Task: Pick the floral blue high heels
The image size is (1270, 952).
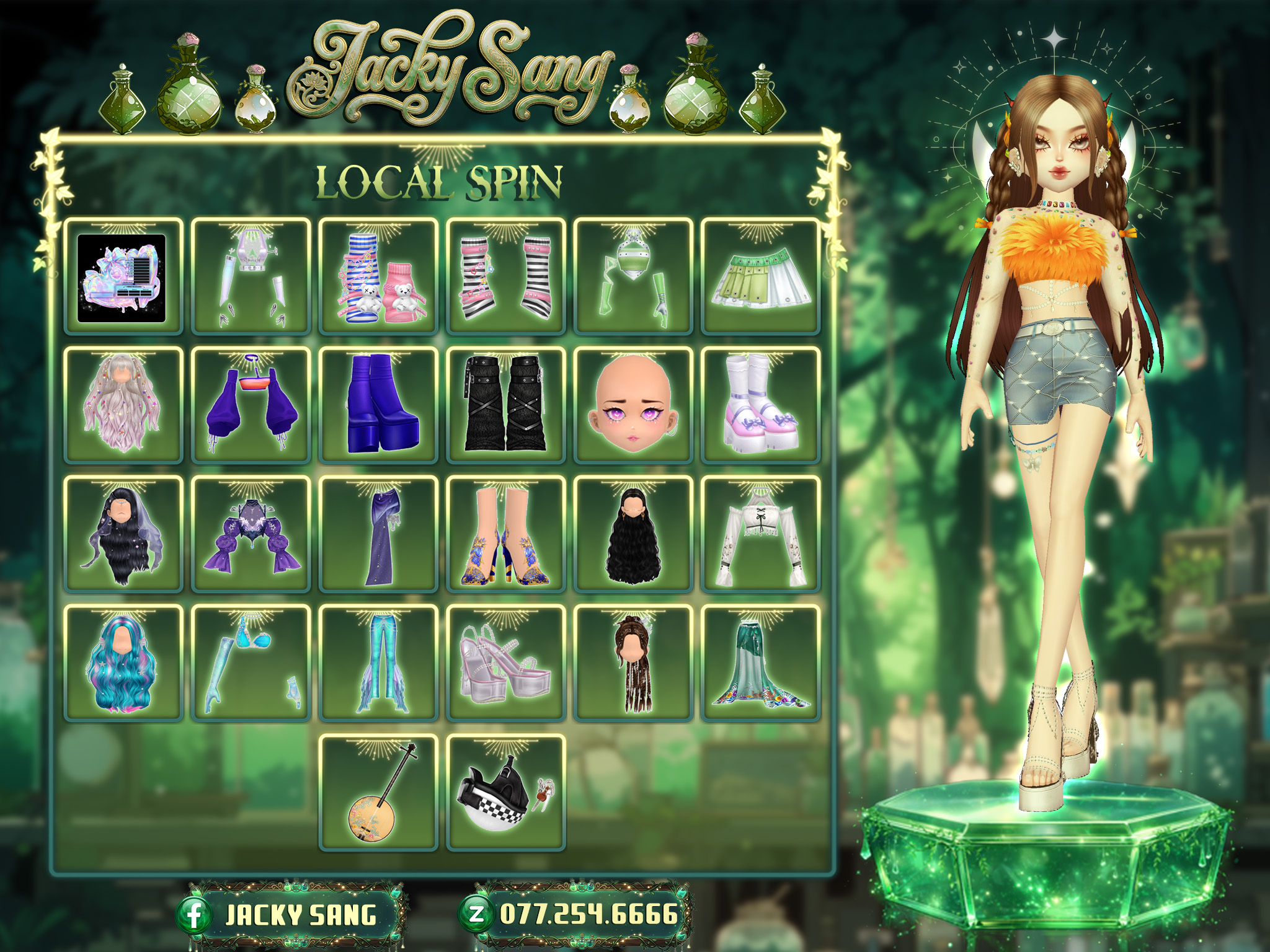Action: (x=506, y=534)
